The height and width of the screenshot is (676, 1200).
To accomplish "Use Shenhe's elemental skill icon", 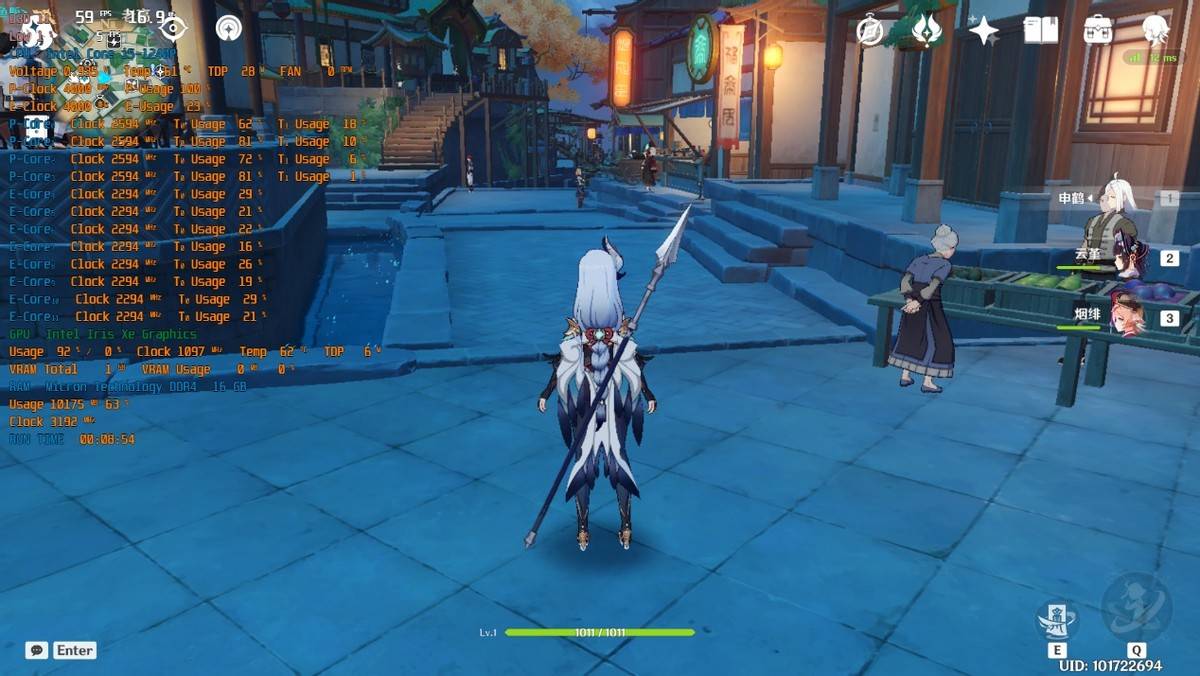I will pyautogui.click(x=1057, y=622).
